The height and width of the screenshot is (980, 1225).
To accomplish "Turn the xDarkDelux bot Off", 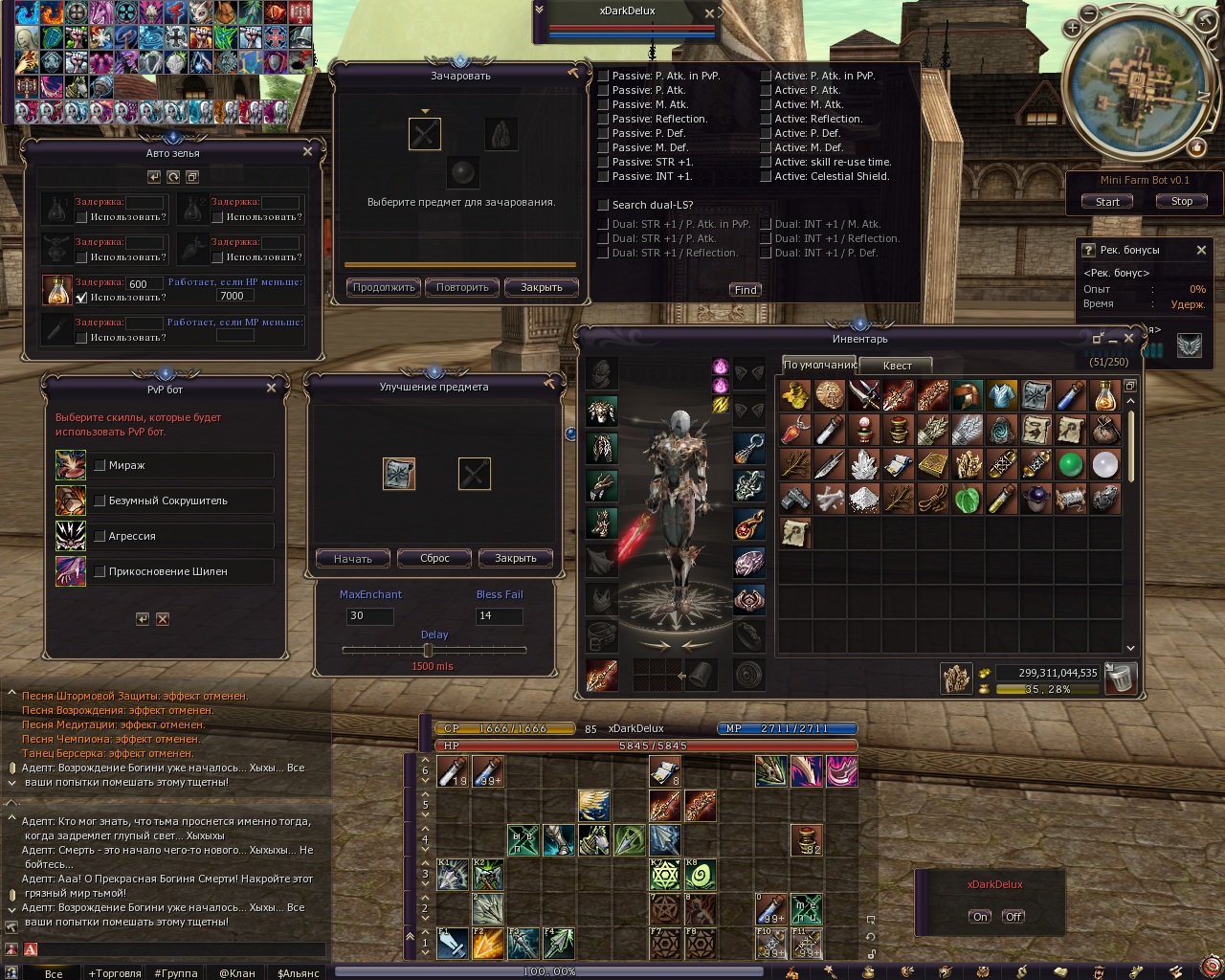I will (1014, 916).
